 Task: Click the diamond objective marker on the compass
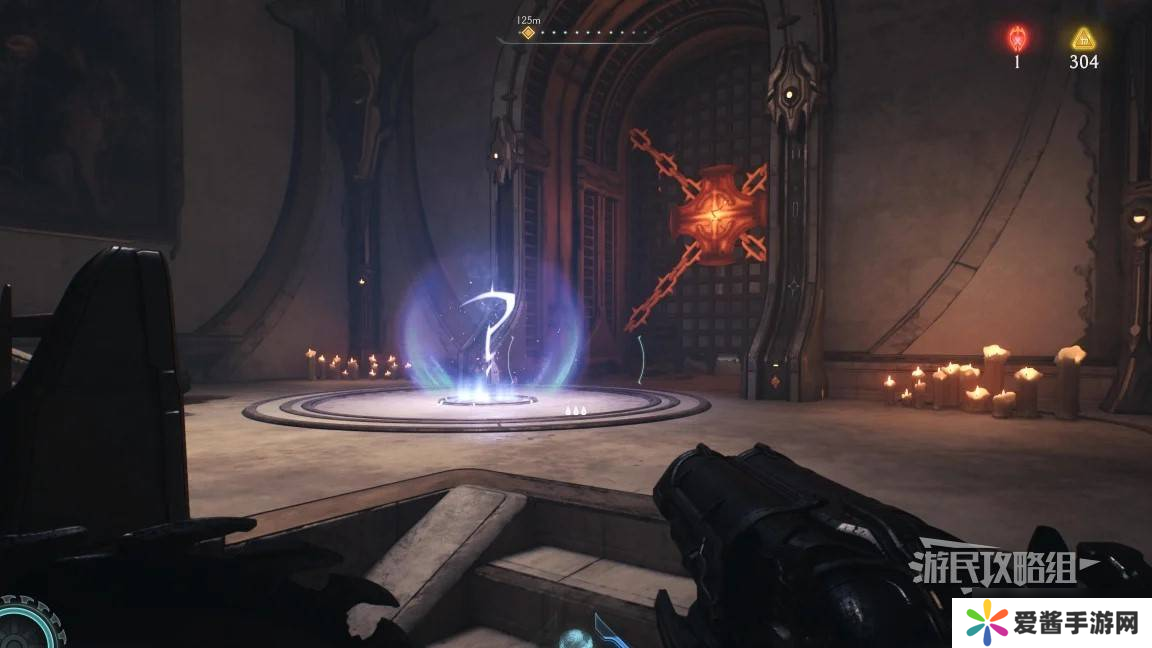coord(528,33)
